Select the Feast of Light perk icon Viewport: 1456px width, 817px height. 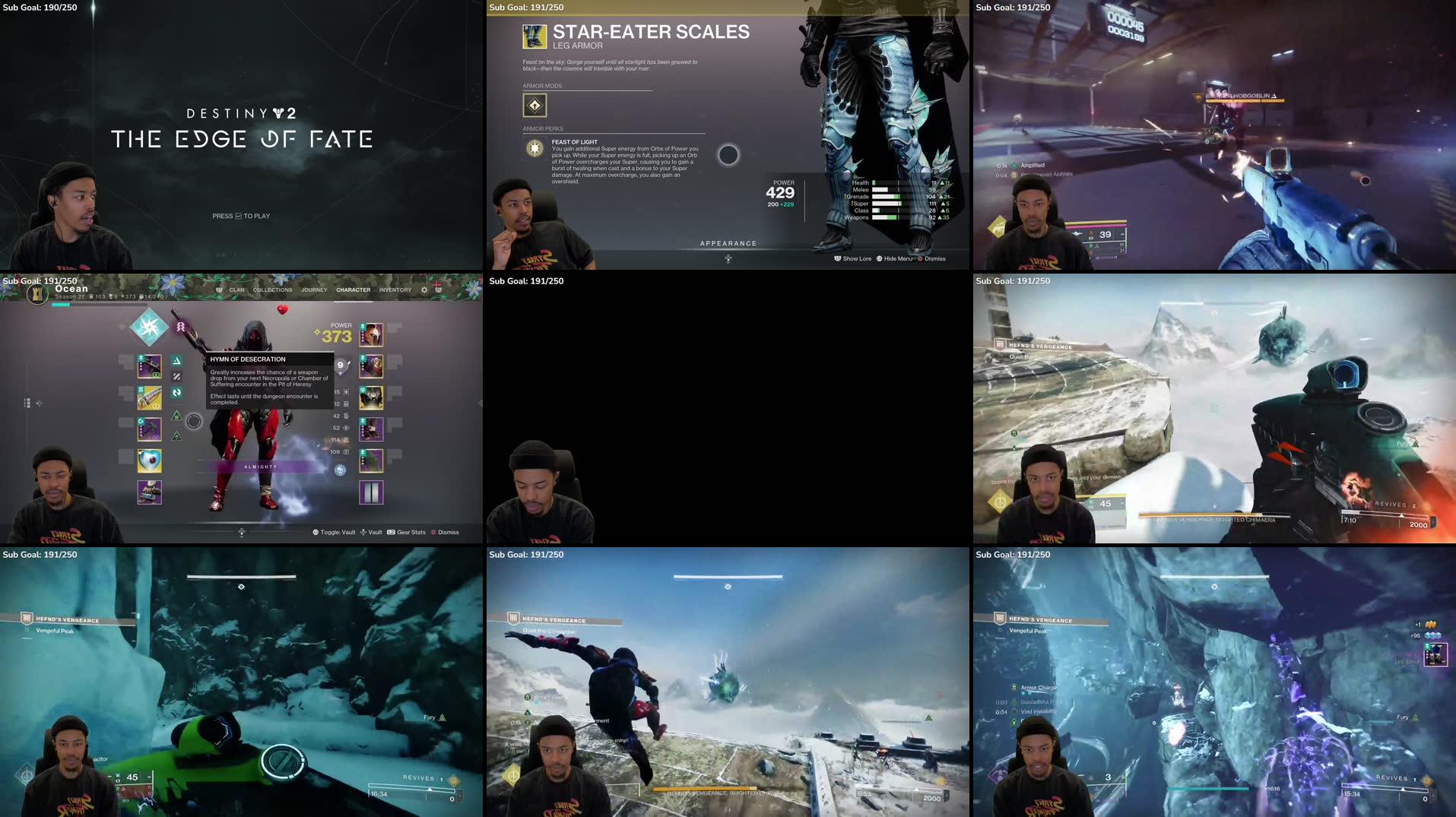tap(535, 147)
